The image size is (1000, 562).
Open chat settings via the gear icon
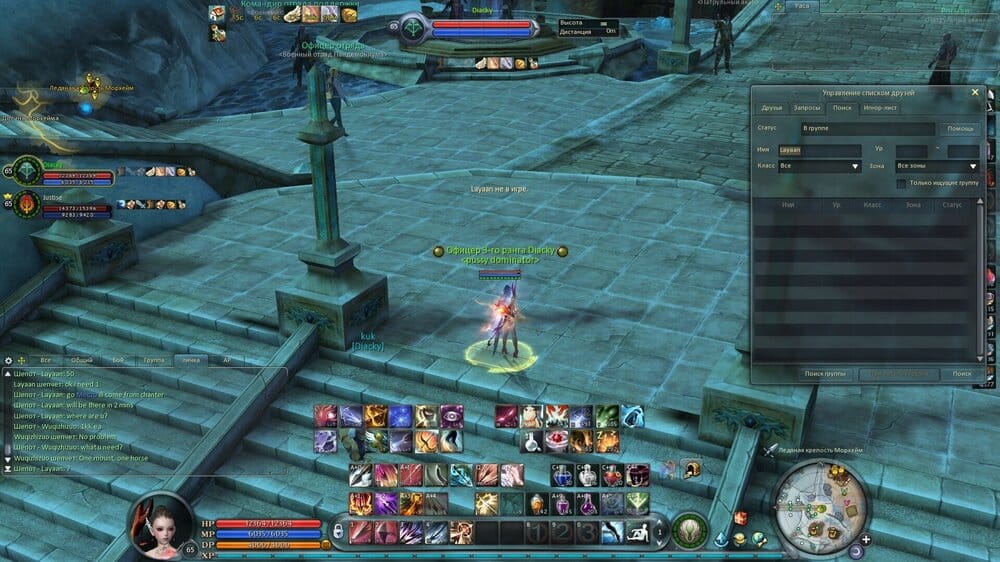click(x=8, y=360)
